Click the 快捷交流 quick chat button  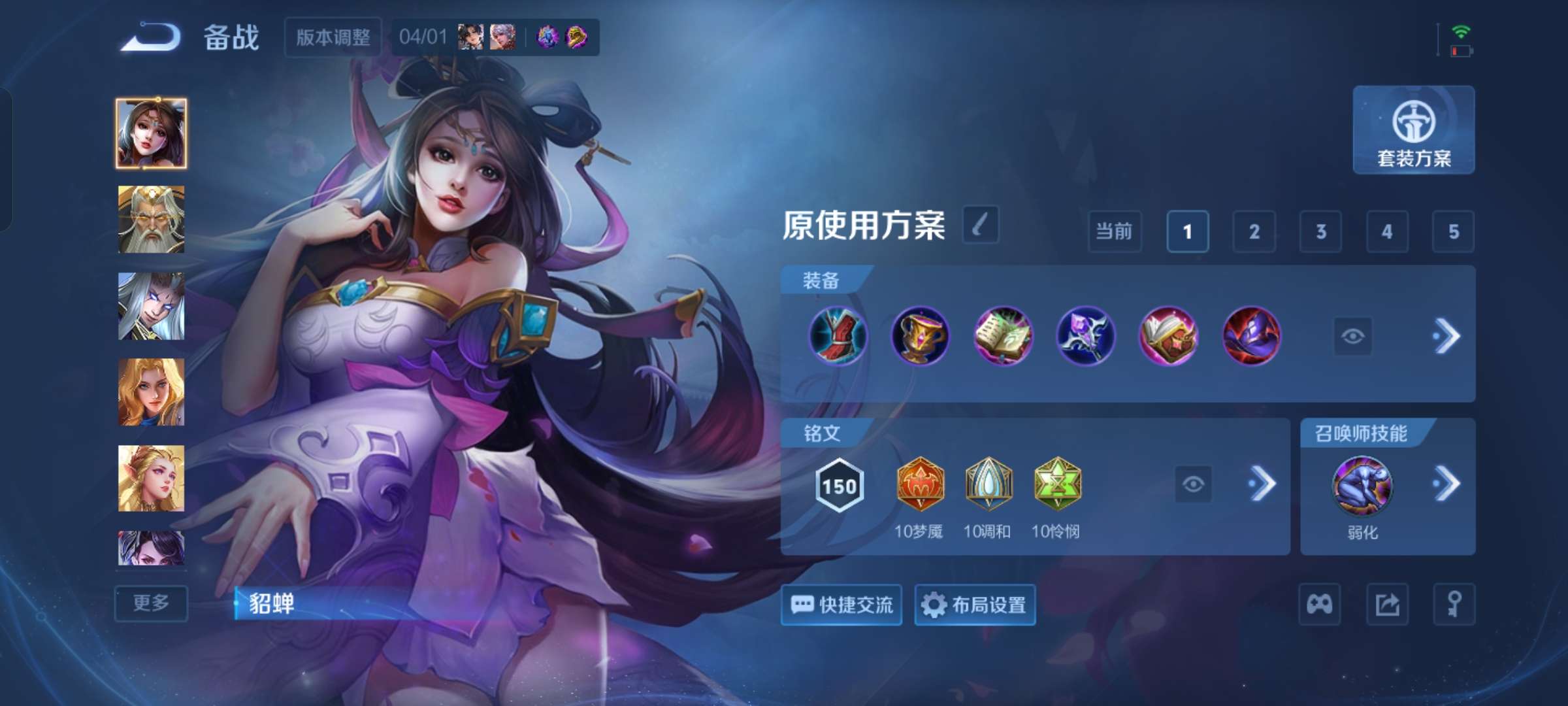tap(841, 605)
